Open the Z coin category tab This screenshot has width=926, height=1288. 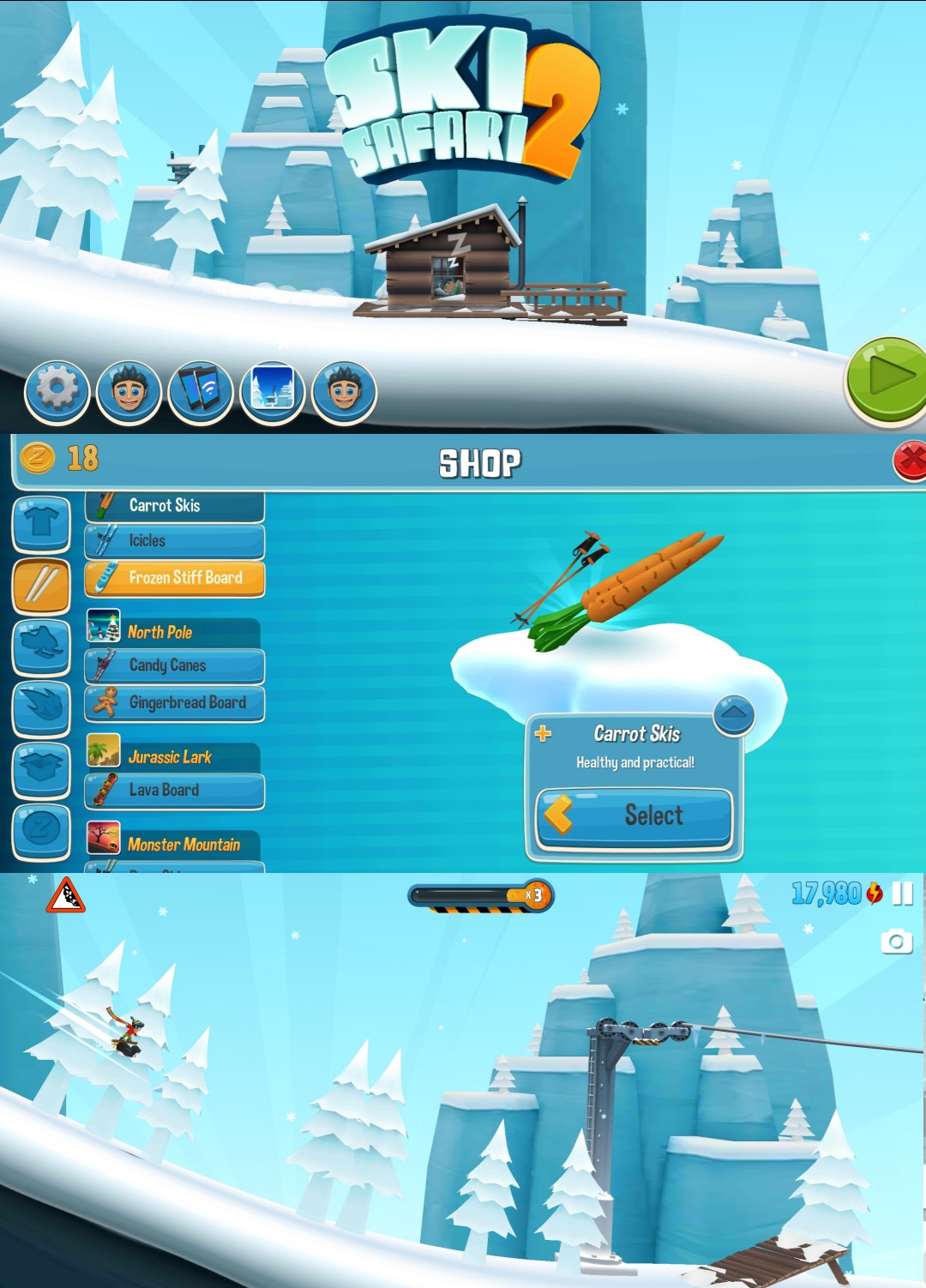[x=41, y=830]
